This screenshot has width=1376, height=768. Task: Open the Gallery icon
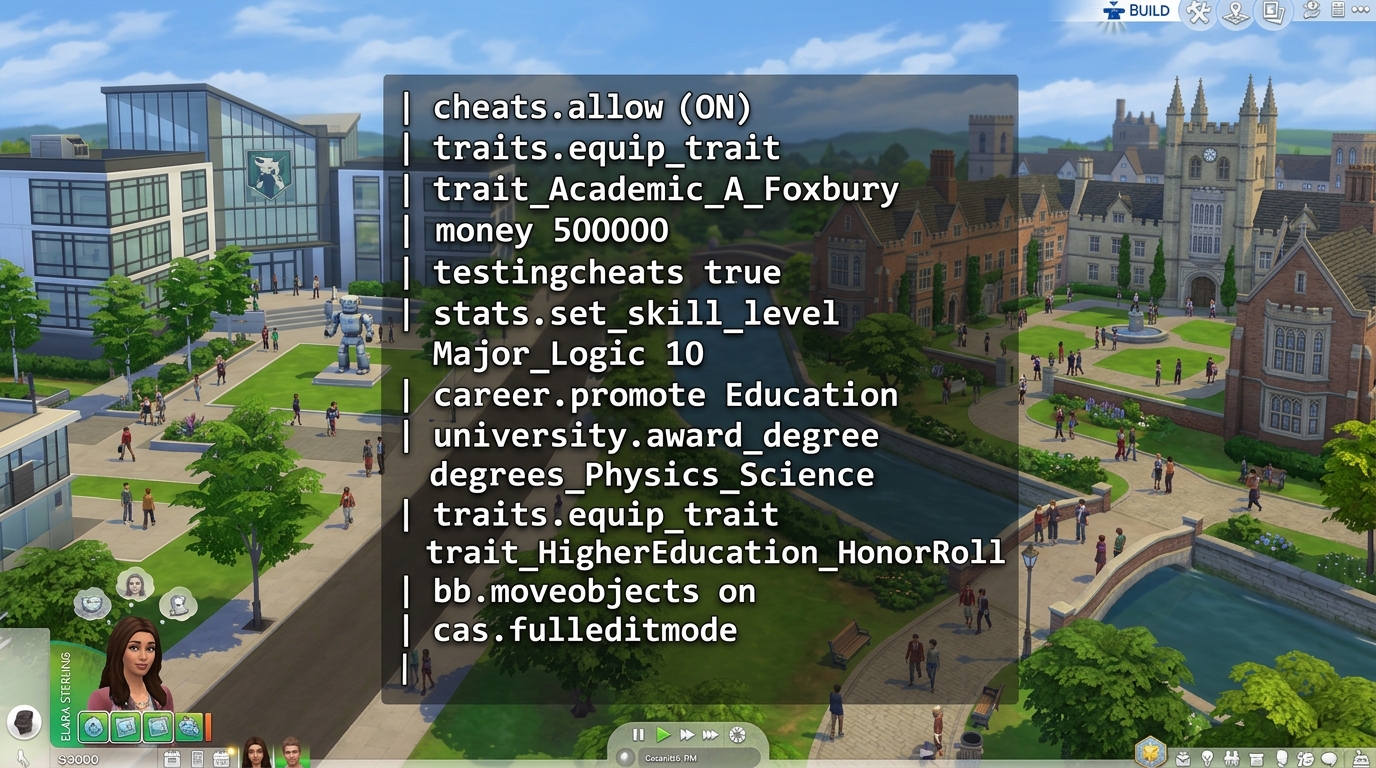(1272, 13)
